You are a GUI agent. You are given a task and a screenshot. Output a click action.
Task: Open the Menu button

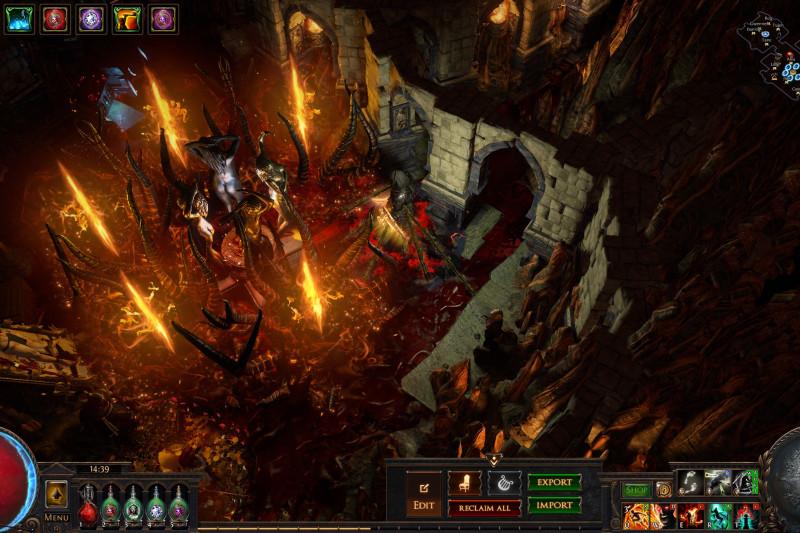pyautogui.click(x=56, y=517)
